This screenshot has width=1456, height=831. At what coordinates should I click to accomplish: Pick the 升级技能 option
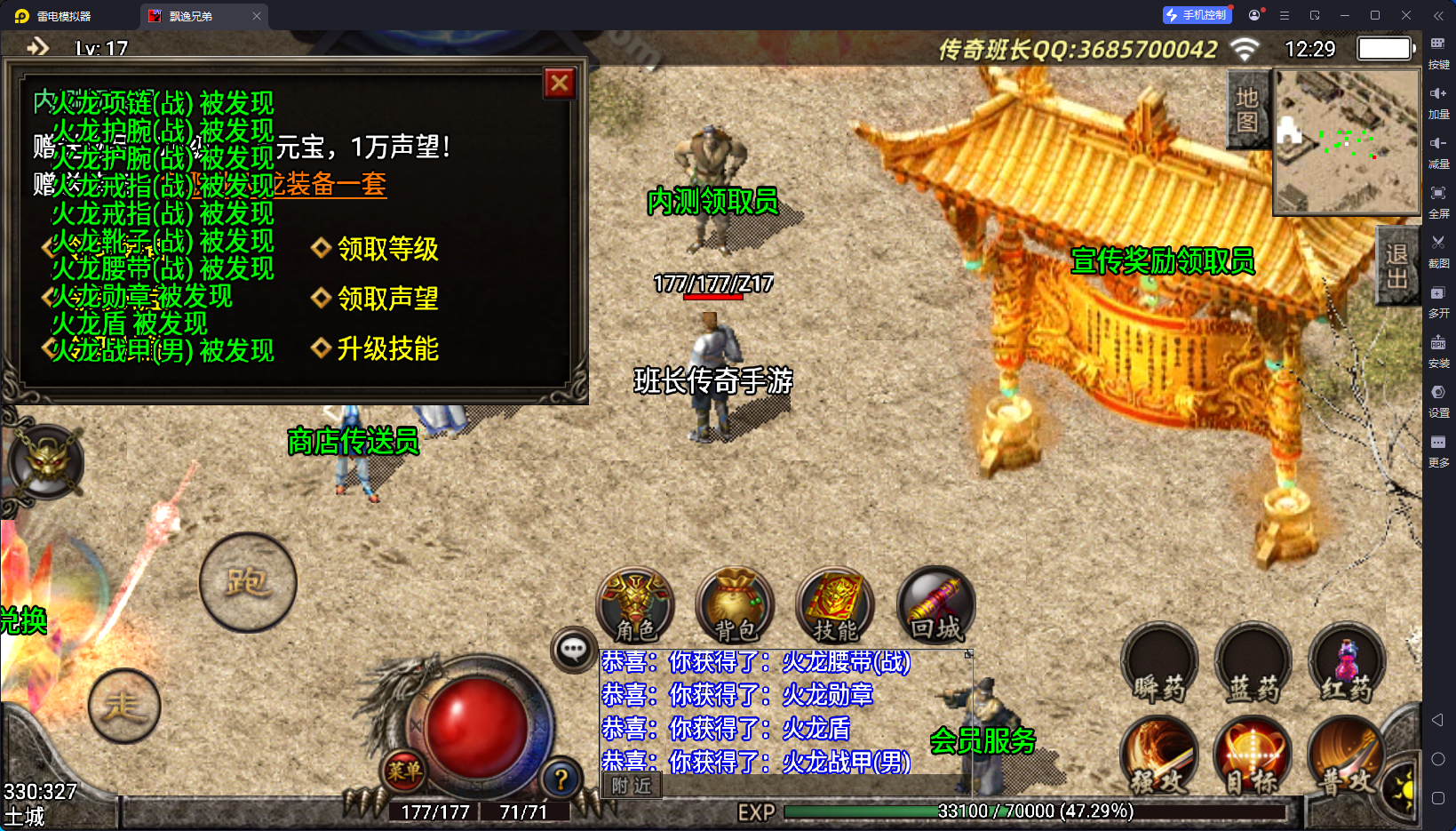click(x=387, y=348)
